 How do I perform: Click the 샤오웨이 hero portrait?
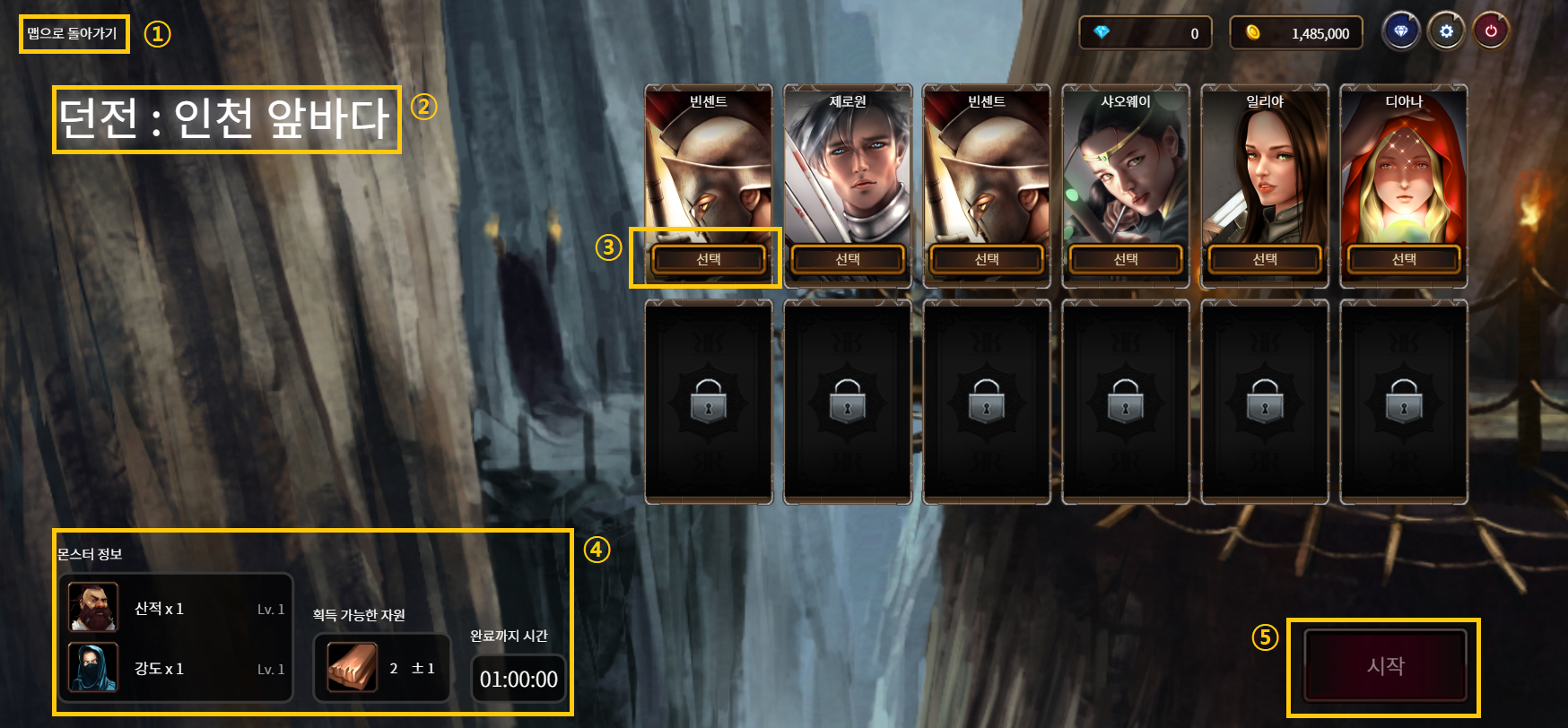click(1126, 170)
